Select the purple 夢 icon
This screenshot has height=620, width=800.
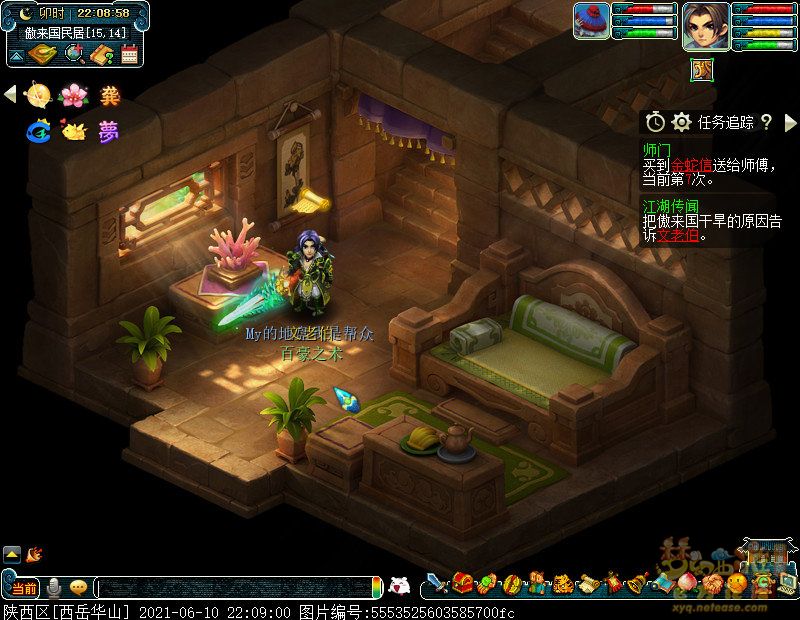point(108,131)
